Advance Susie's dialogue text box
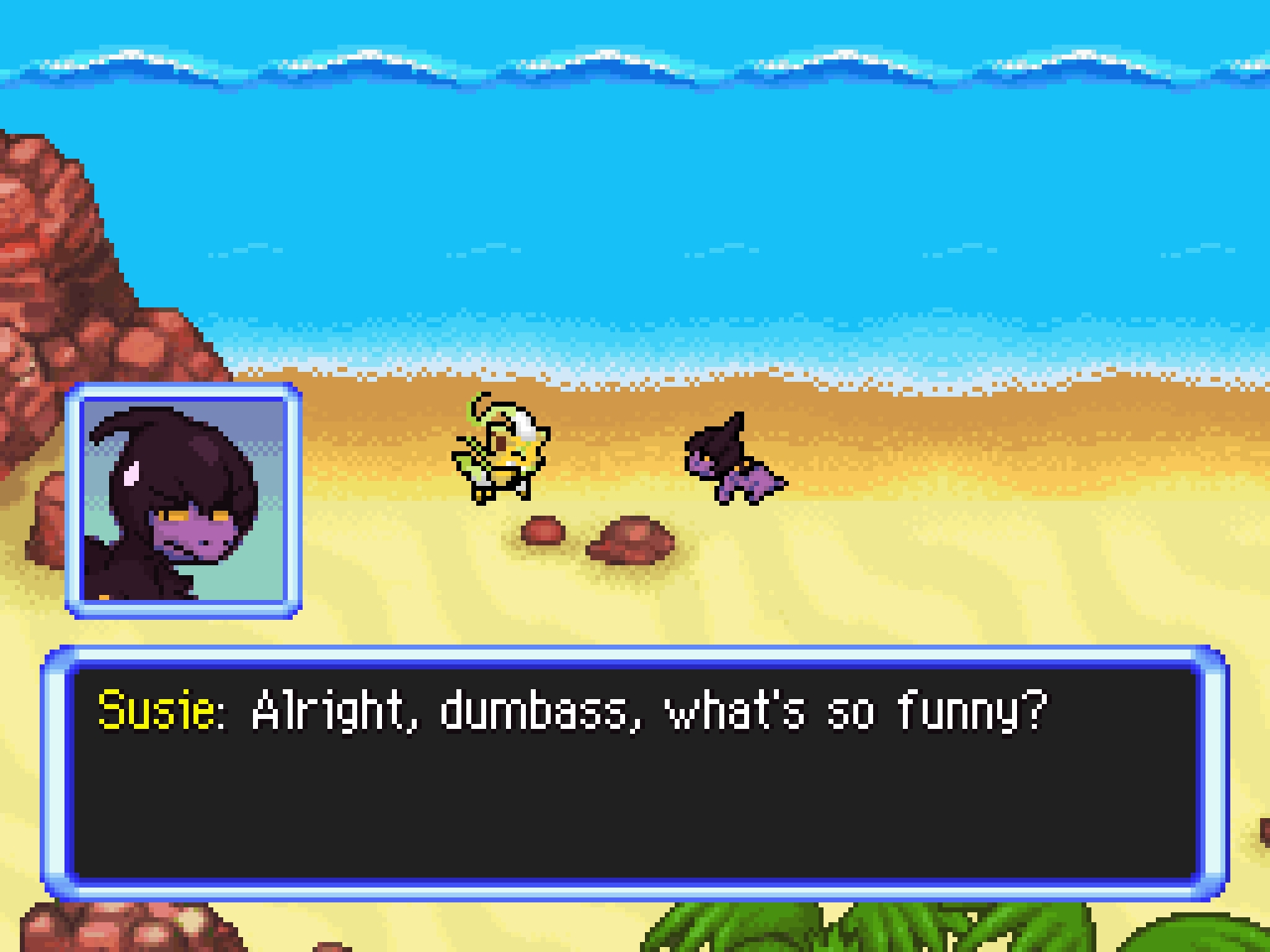This screenshot has width=1270, height=952. click(634, 773)
